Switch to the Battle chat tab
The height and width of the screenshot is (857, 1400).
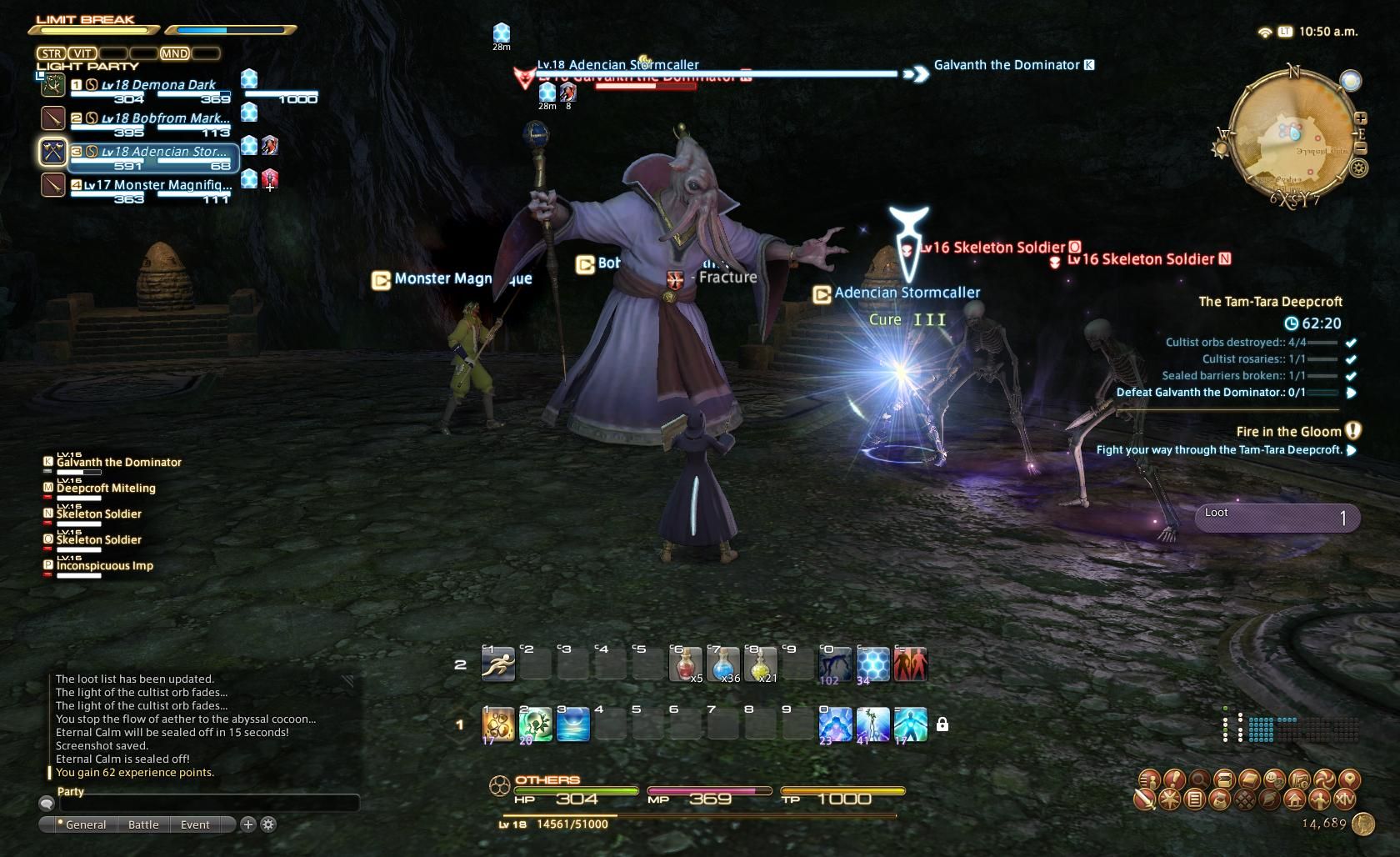point(143,824)
